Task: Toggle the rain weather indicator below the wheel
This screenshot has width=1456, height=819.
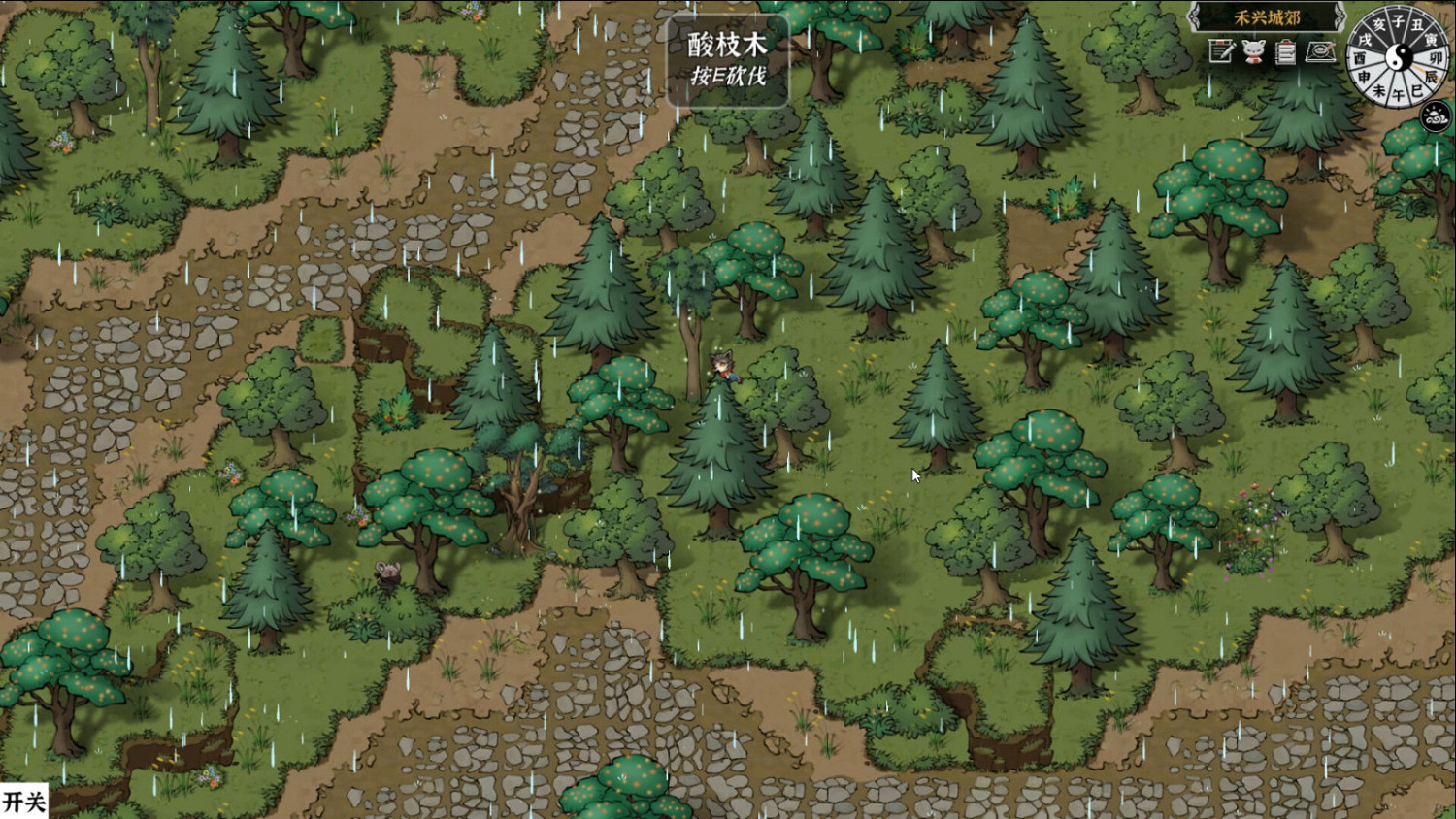Action: [x=1434, y=115]
